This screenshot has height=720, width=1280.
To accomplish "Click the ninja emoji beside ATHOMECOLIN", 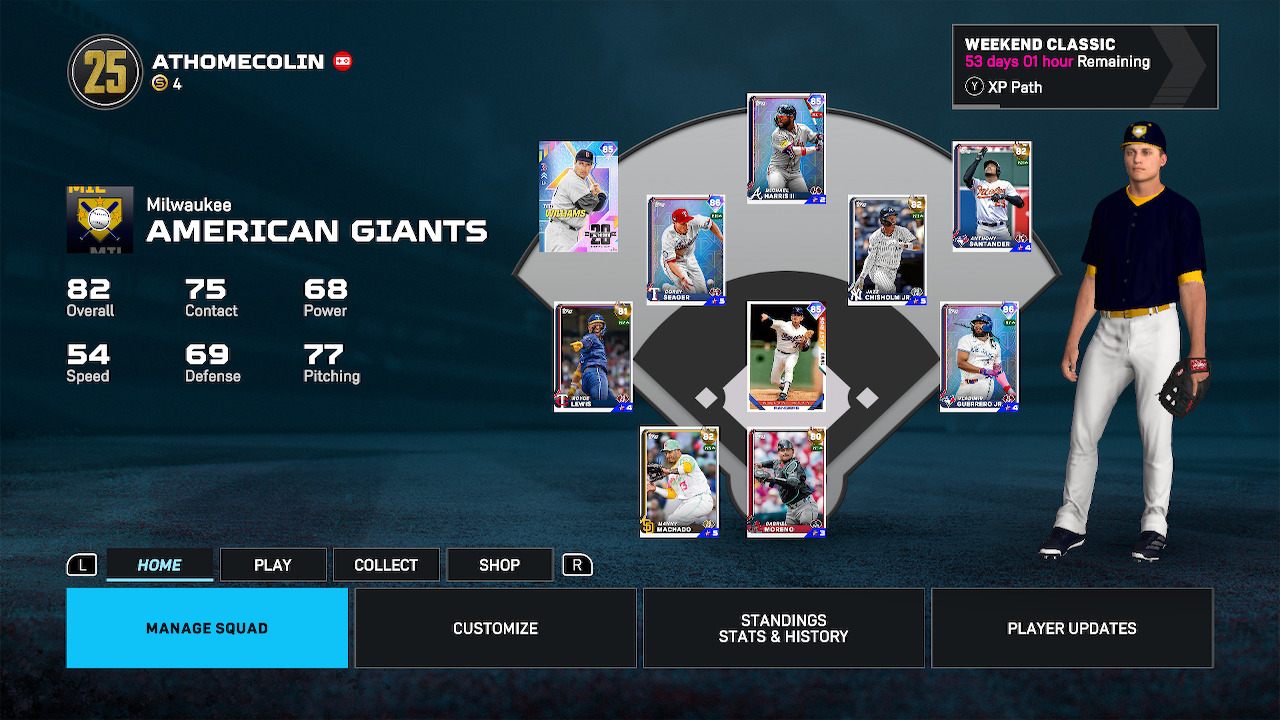I will pyautogui.click(x=344, y=60).
